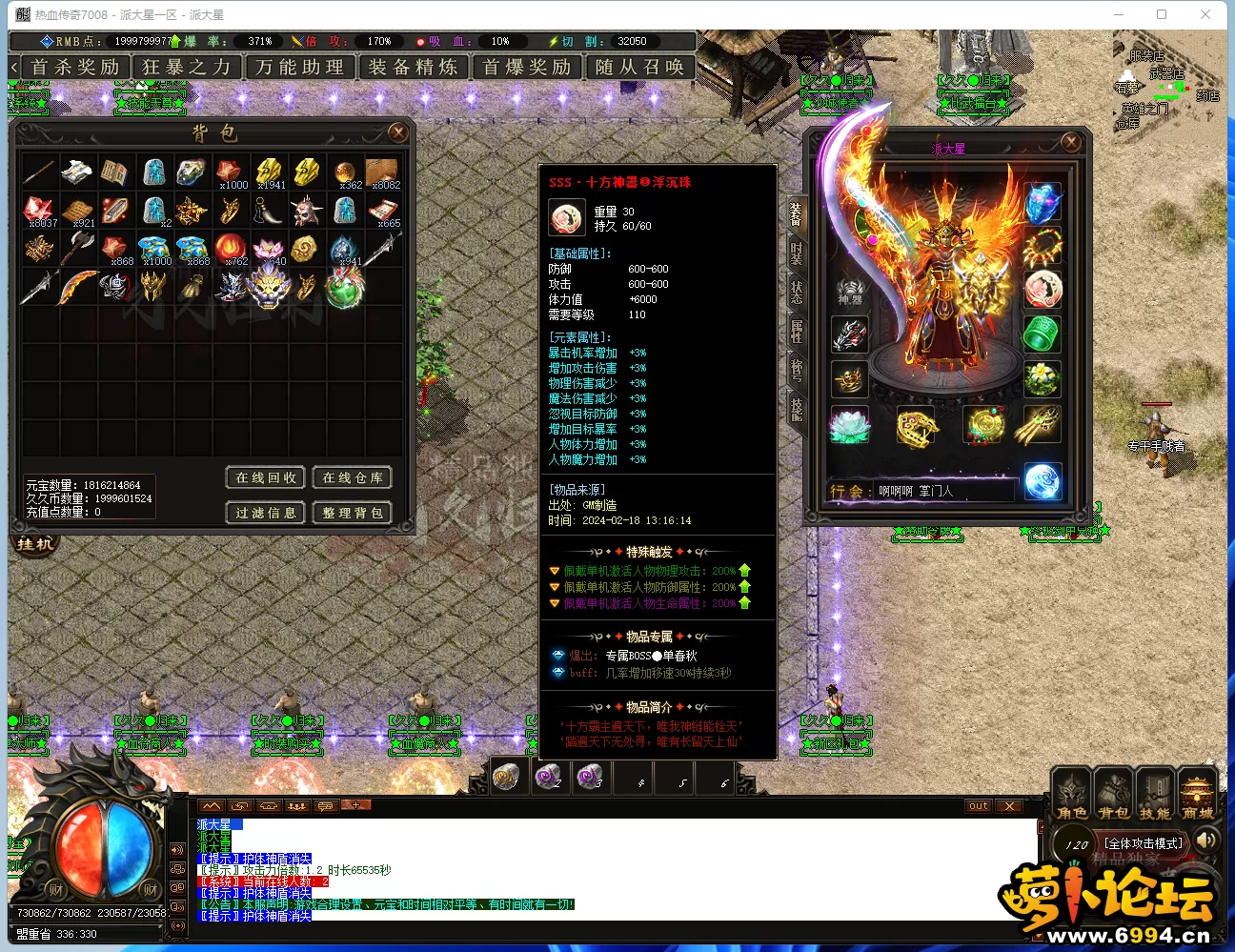Screen dimensions: 1235x952
Task: Open the 首杀奖励 menu
Action: 75,68
